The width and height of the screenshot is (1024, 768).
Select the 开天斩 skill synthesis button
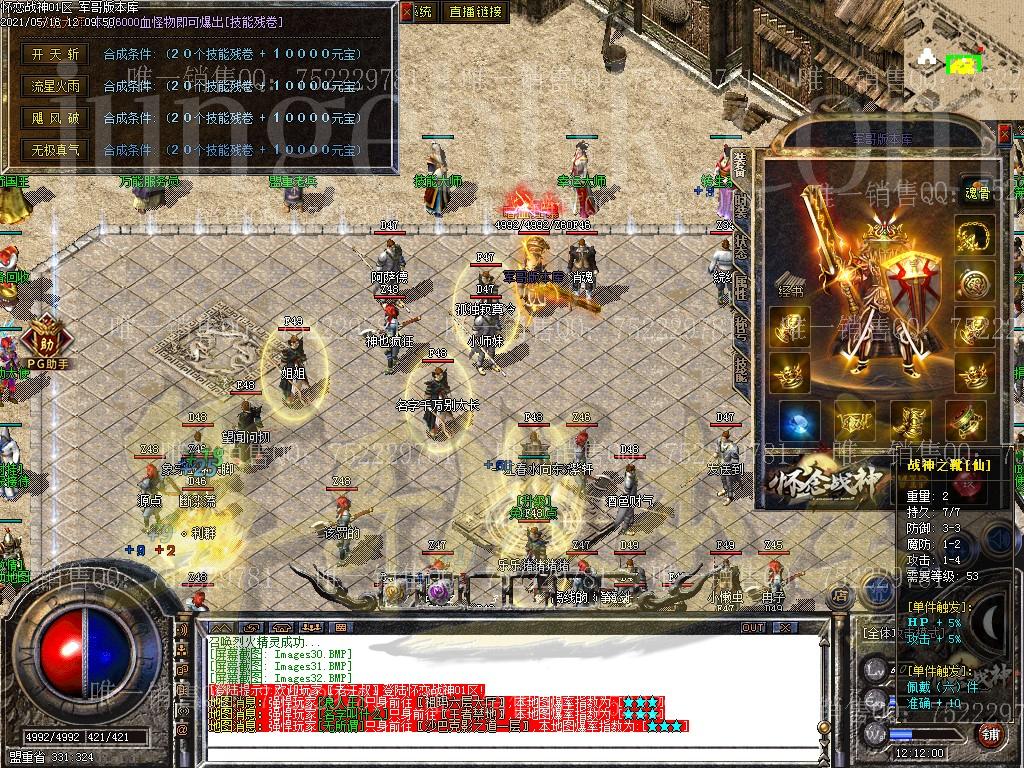pos(55,54)
